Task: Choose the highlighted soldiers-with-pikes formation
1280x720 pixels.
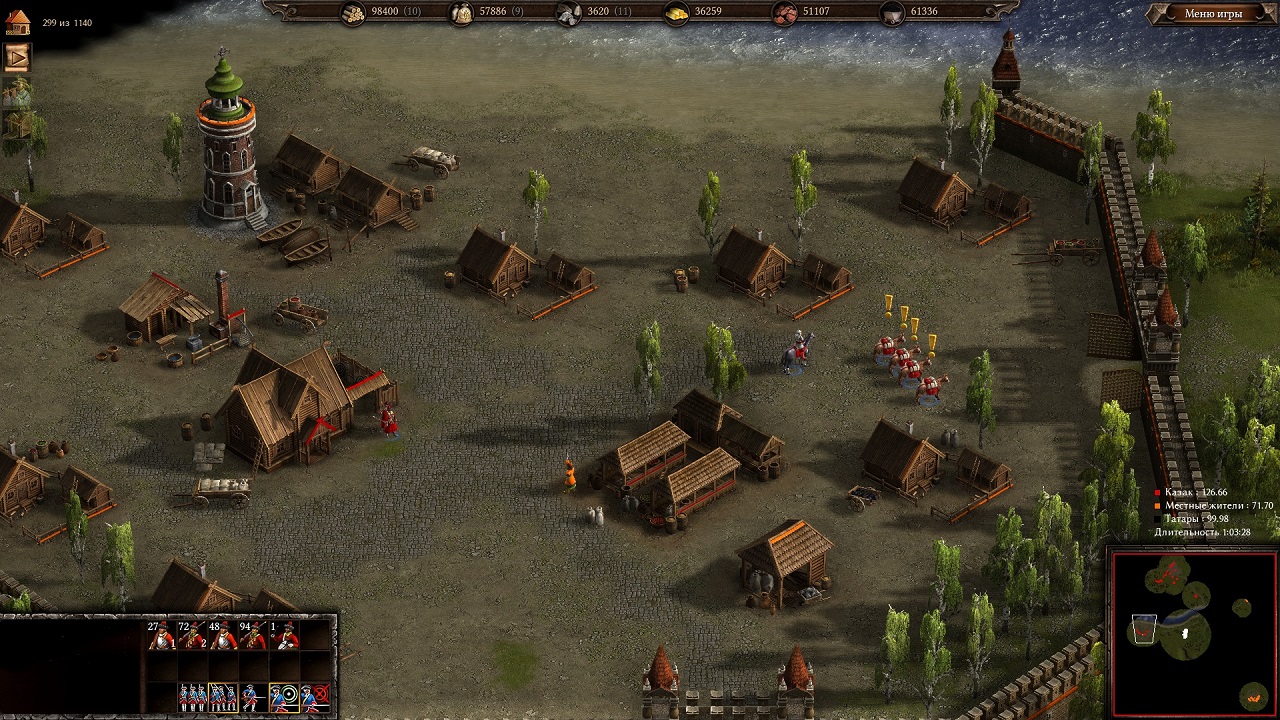Action: click(x=223, y=697)
